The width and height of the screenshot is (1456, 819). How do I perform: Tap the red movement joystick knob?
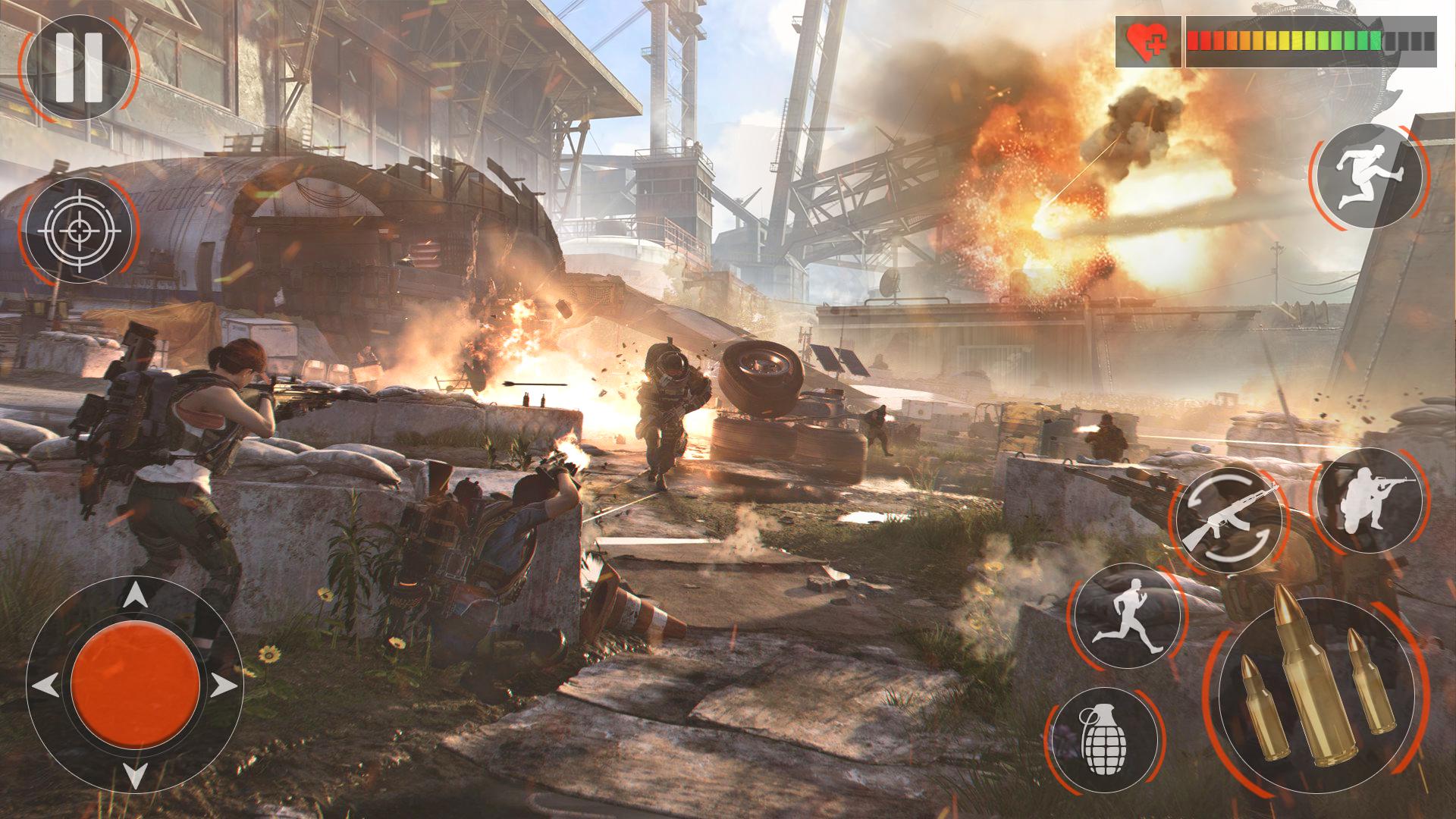click(135, 686)
